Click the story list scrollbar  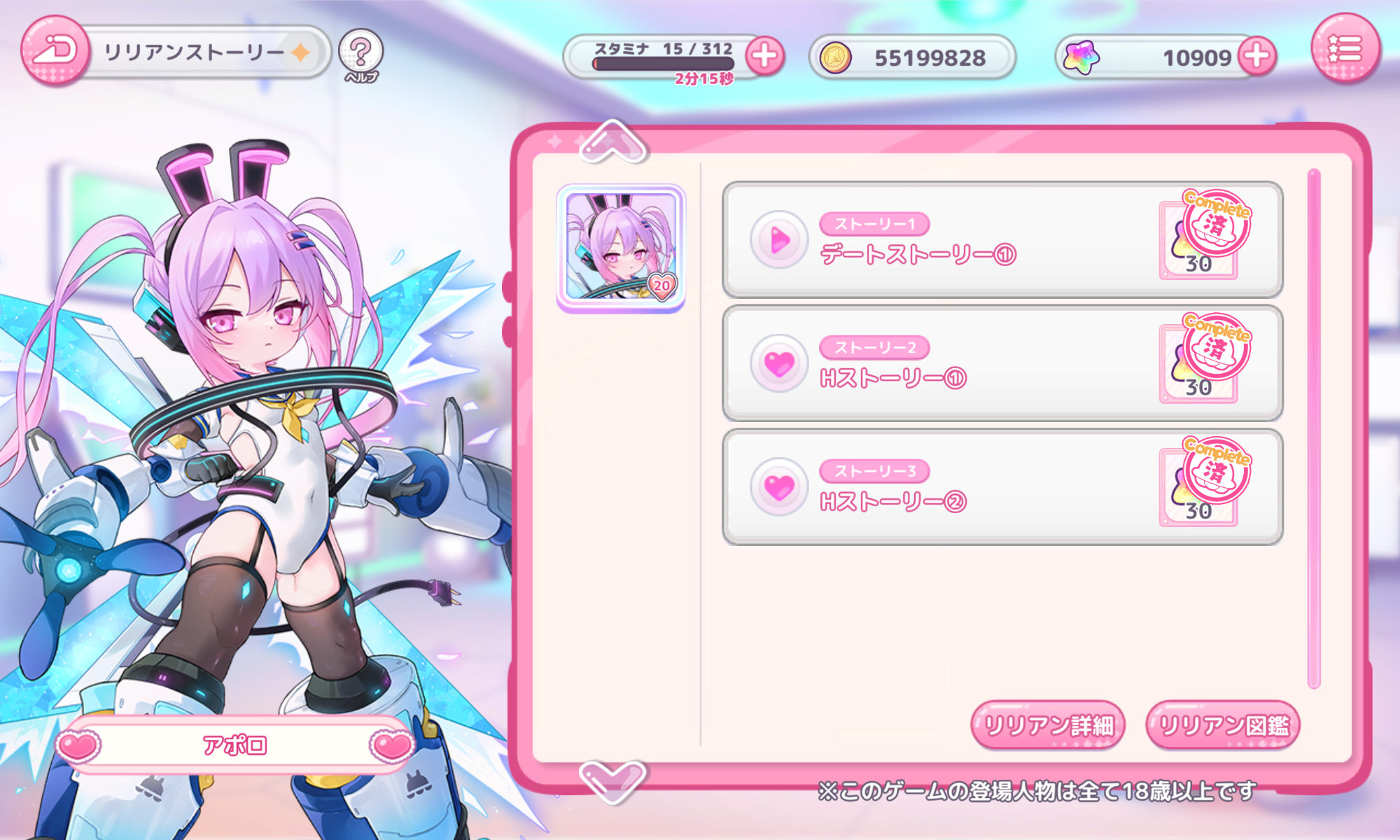[1313, 427]
